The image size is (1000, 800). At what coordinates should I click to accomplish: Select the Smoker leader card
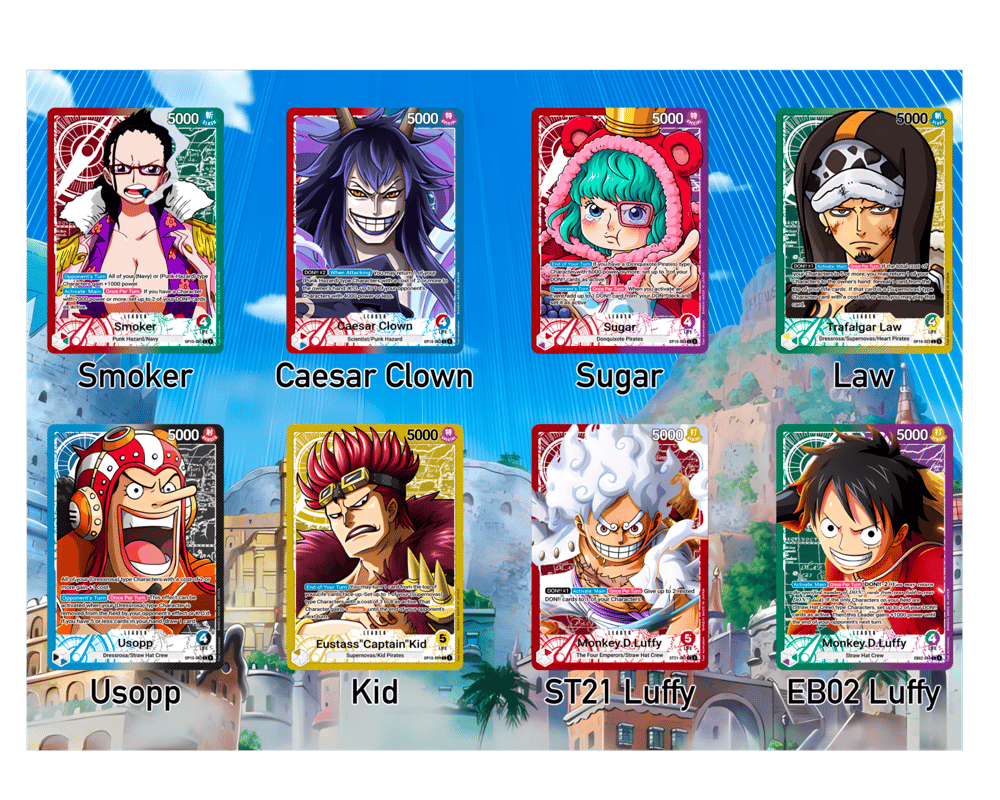pyautogui.click(x=136, y=230)
